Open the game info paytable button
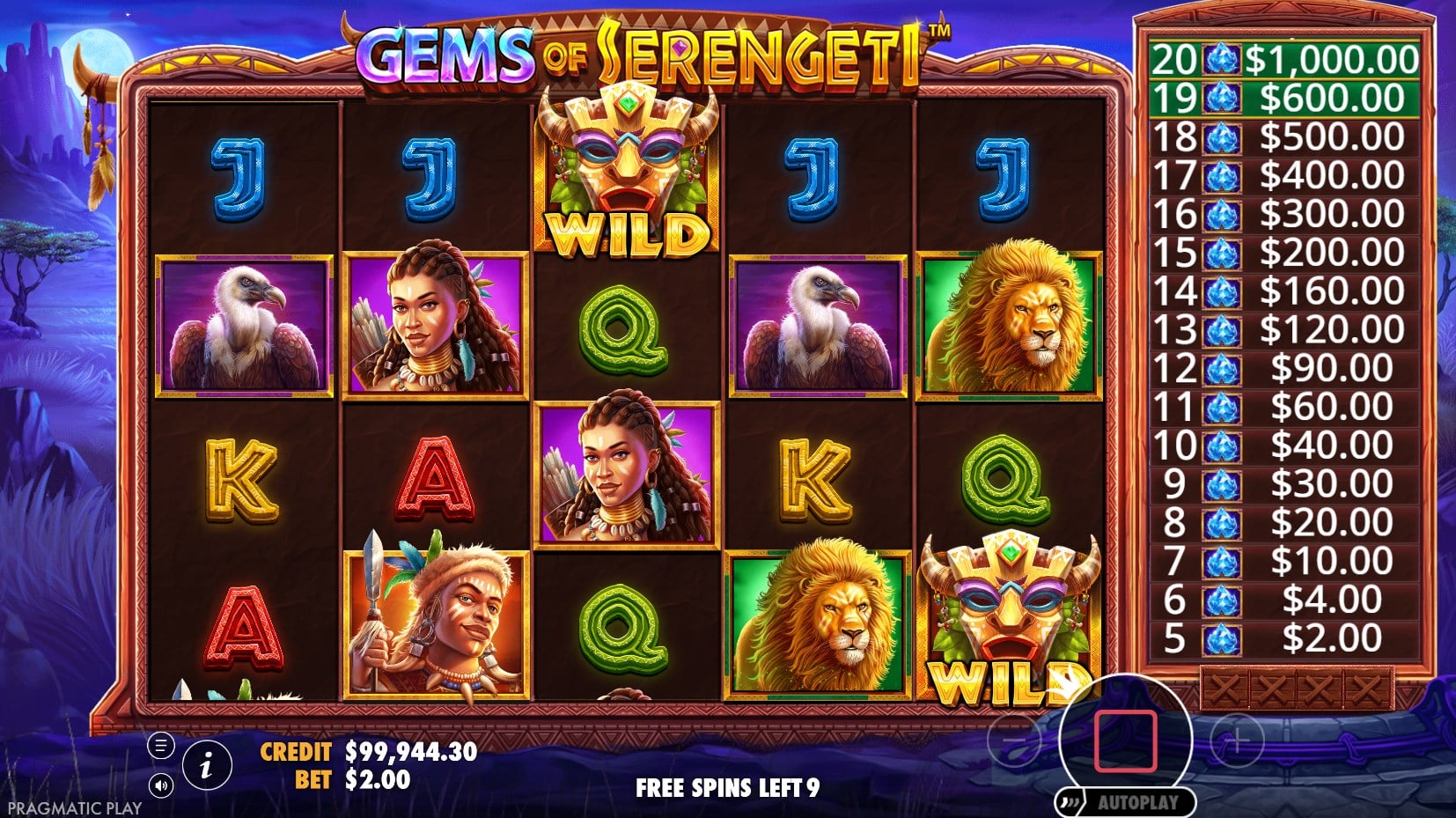This screenshot has height=818, width=1456. 207,766
